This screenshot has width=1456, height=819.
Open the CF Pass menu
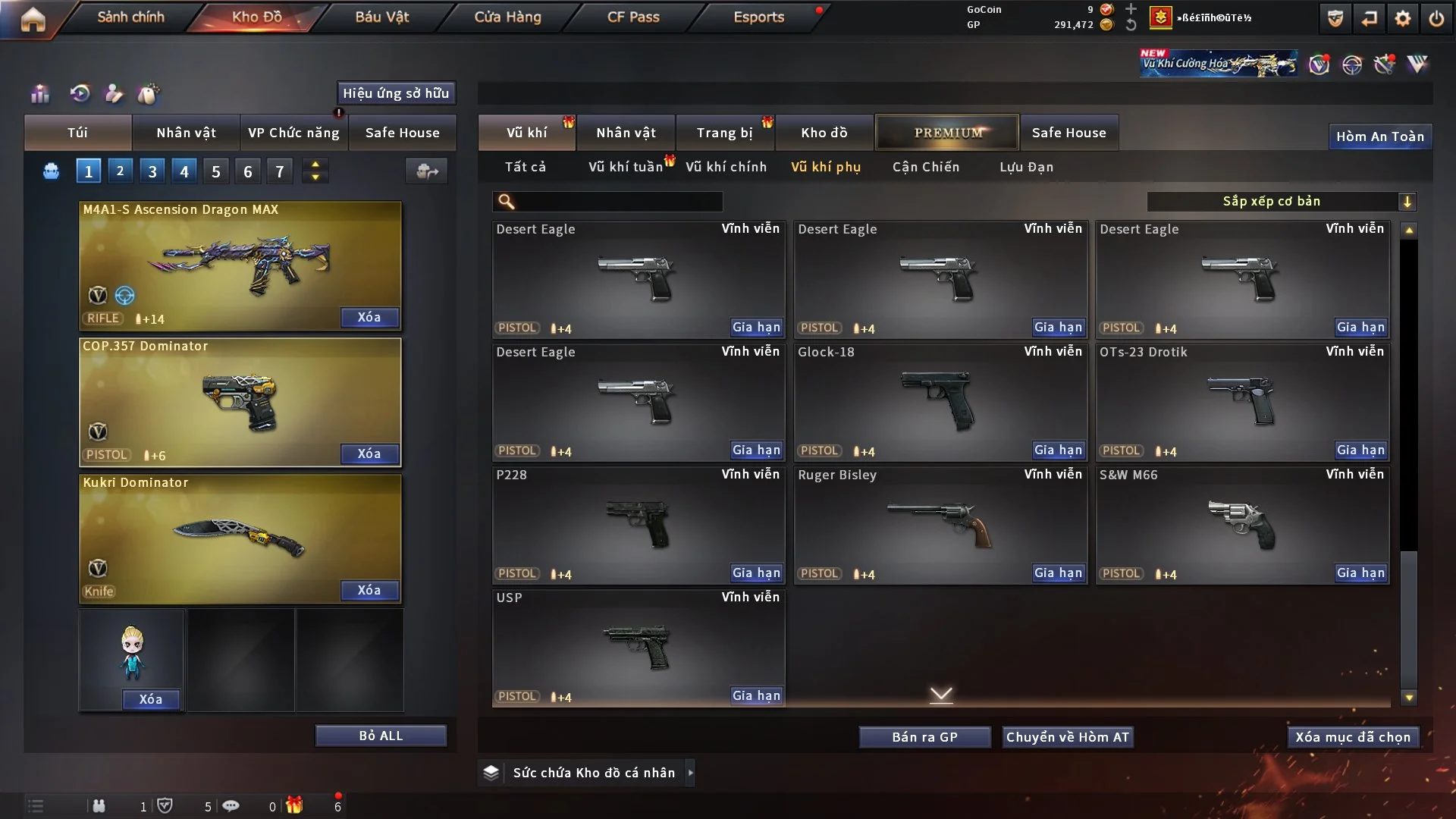pos(633,17)
